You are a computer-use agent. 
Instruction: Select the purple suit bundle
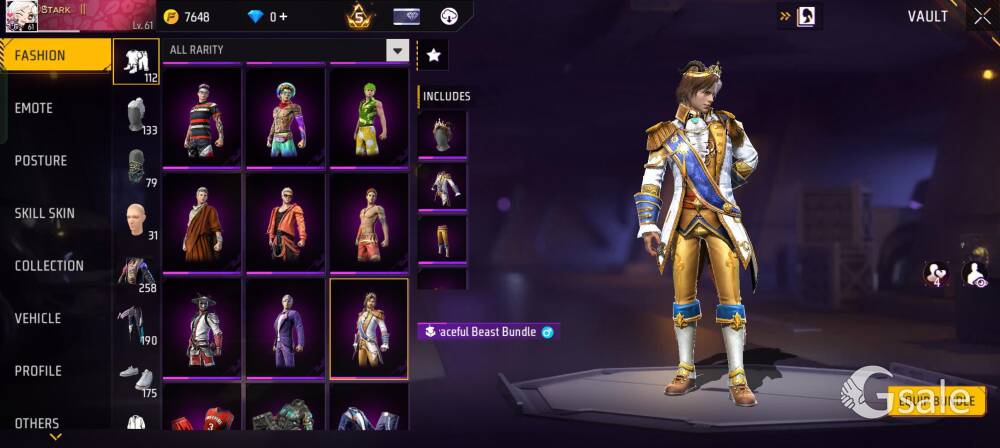286,328
